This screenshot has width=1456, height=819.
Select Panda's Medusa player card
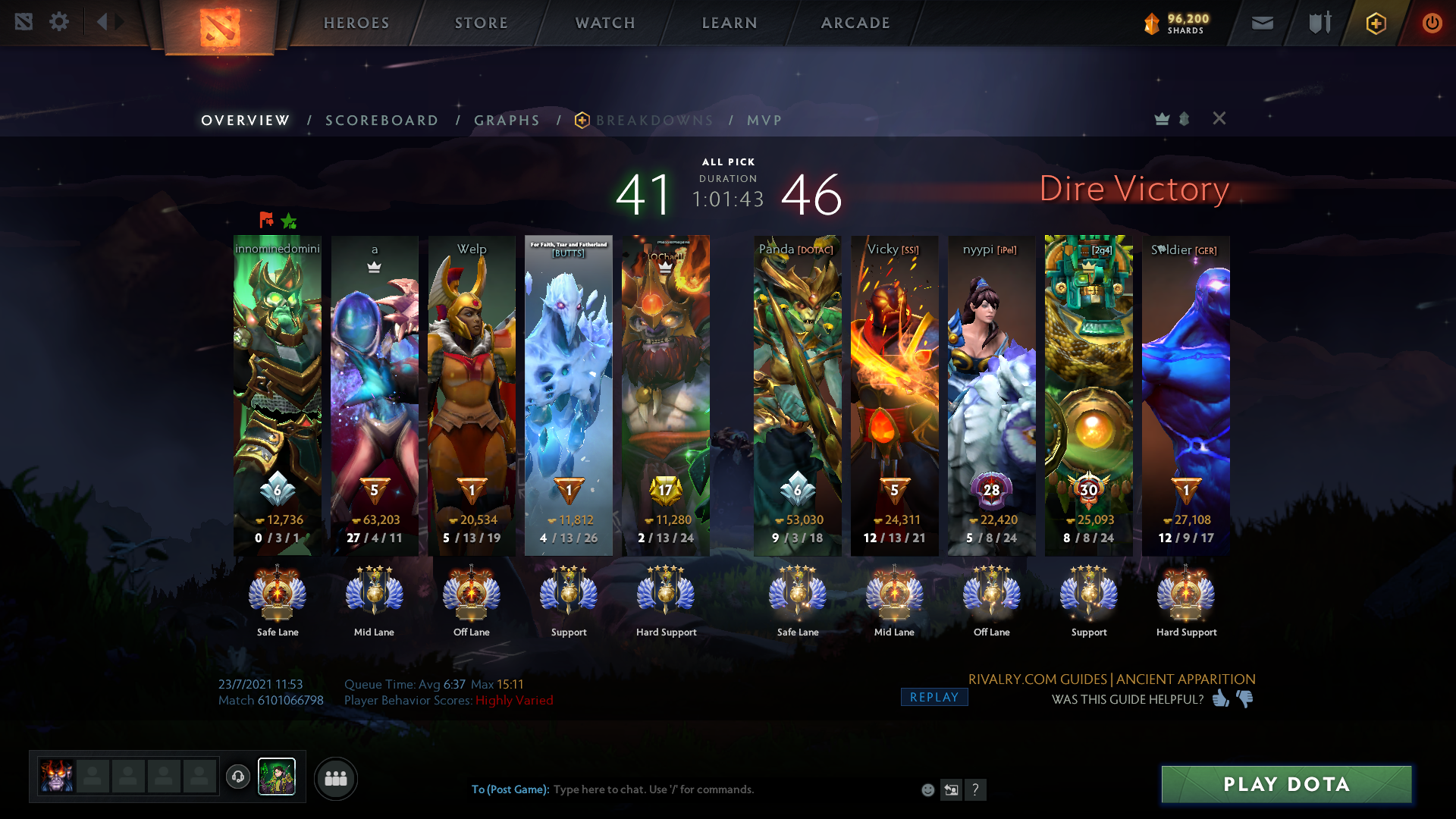click(797, 394)
